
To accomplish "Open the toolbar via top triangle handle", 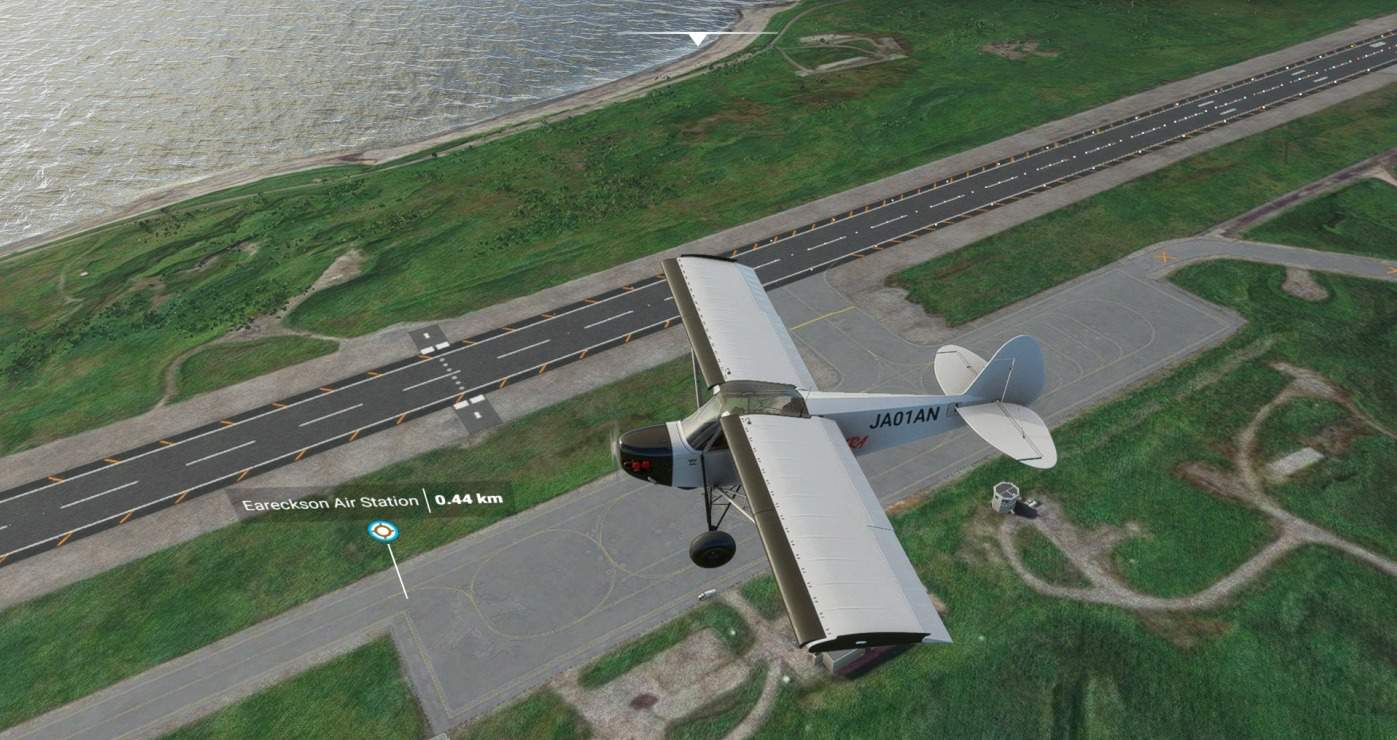I will (x=697, y=38).
